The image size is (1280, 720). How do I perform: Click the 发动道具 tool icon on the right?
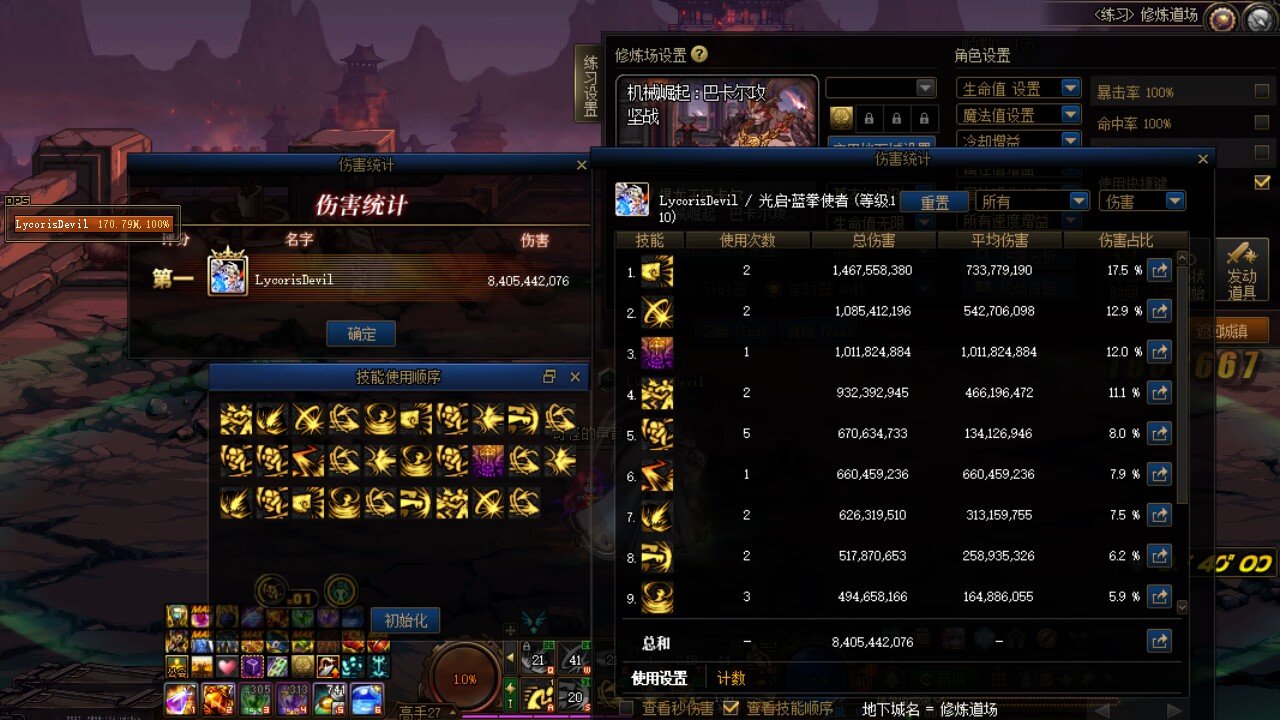pyautogui.click(x=1244, y=268)
